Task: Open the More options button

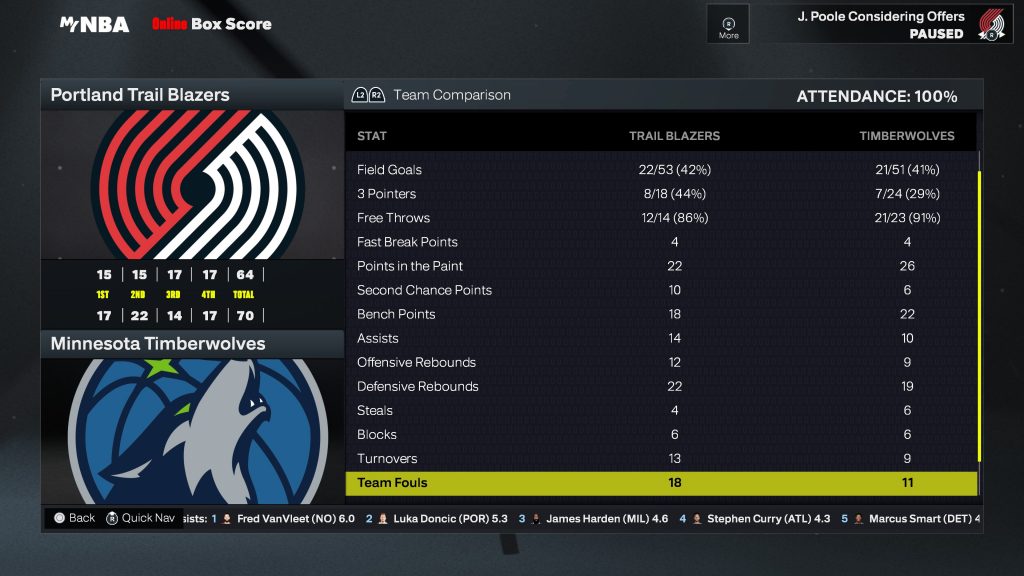Action: tap(728, 26)
